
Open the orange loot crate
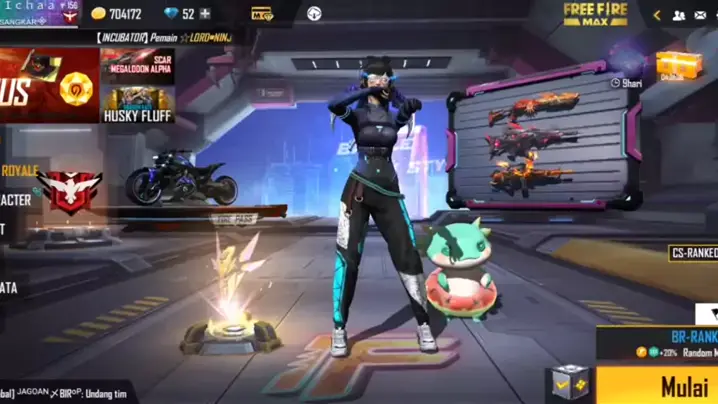click(x=677, y=65)
